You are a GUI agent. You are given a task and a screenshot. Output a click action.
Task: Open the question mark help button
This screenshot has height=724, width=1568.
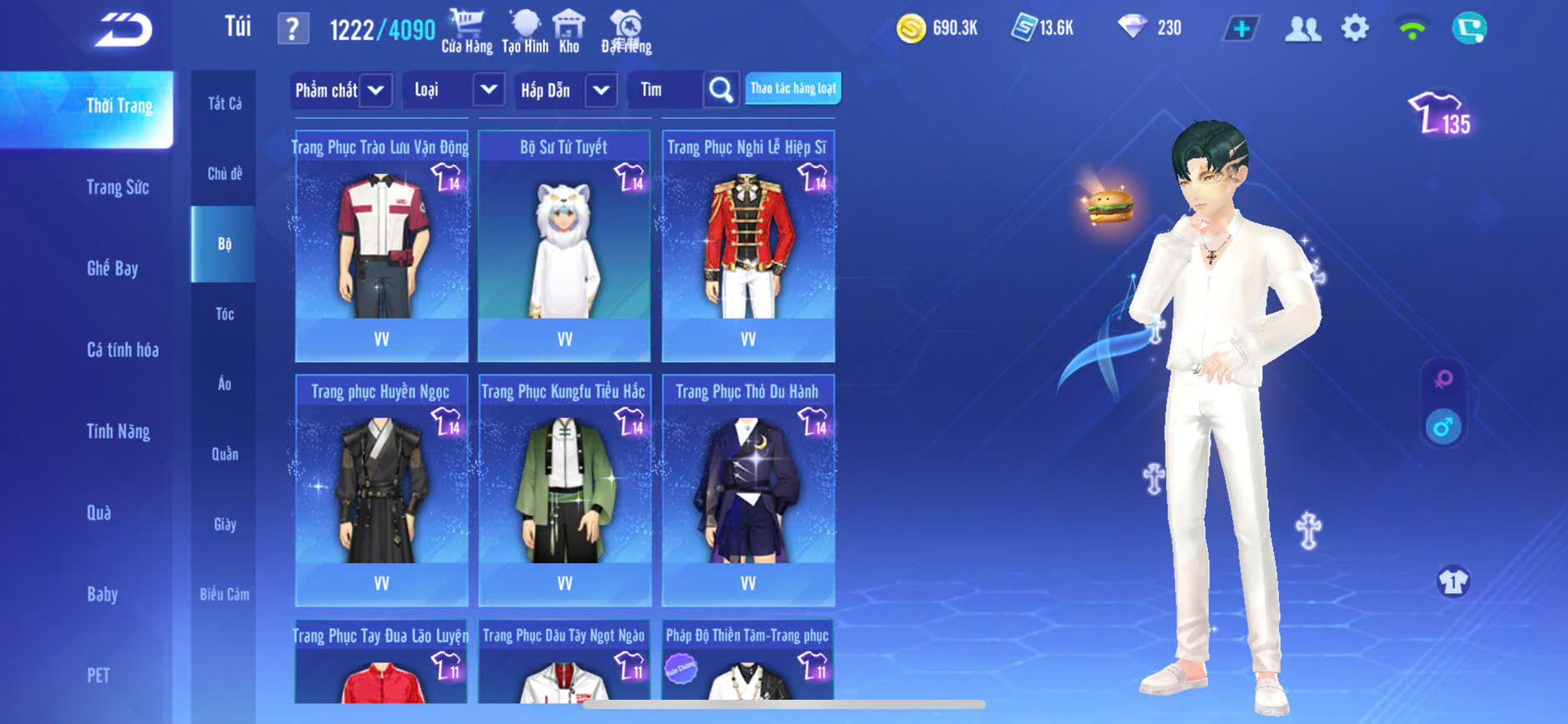[x=292, y=29]
